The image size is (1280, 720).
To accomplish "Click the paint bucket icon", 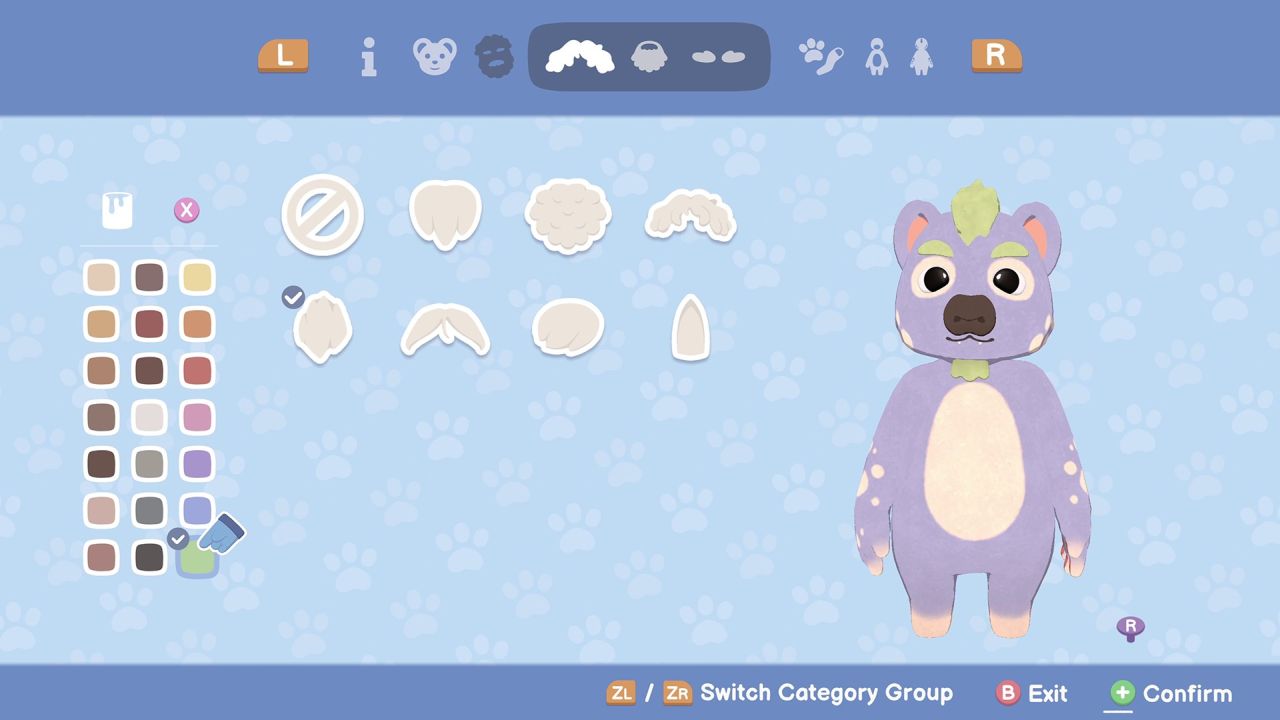I will click(118, 210).
